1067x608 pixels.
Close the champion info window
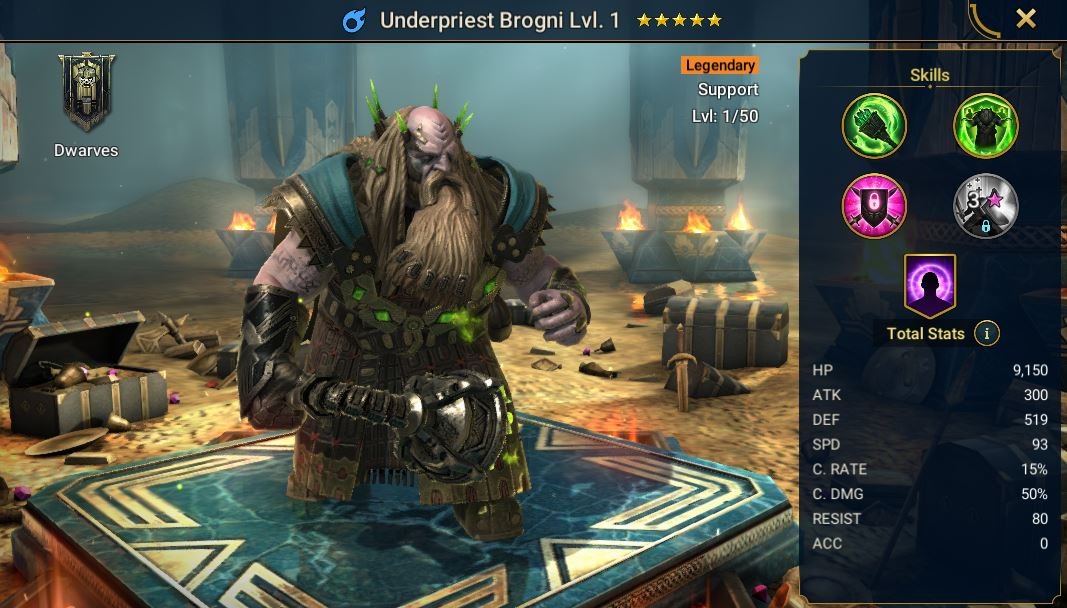pos(1026,19)
